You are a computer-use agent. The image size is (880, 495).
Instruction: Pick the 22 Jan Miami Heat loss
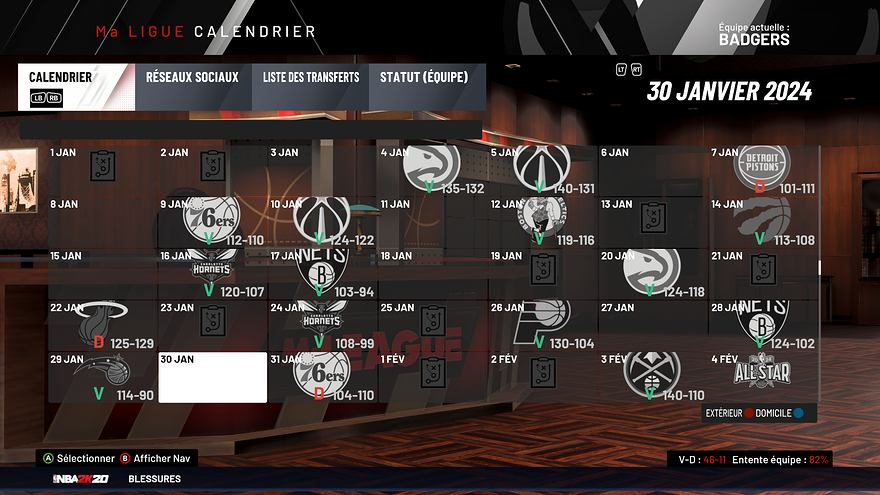pos(103,325)
